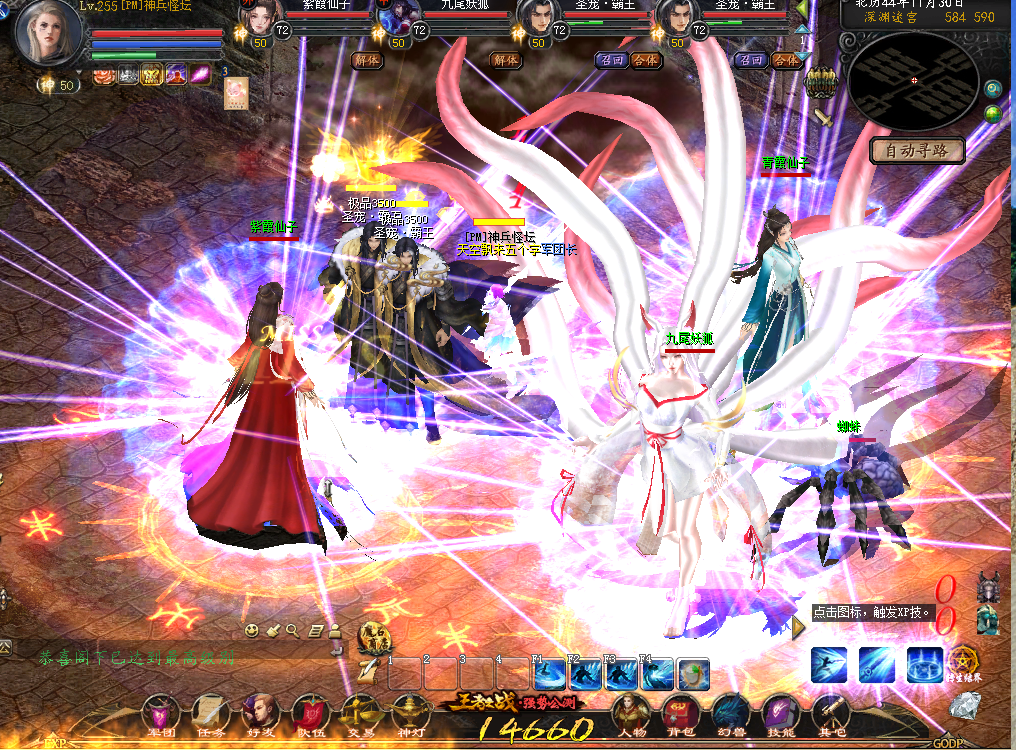The height and width of the screenshot is (750, 1016).
Task: Click 解体 under the 紫霞仙子 portrait
Action: 367,60
